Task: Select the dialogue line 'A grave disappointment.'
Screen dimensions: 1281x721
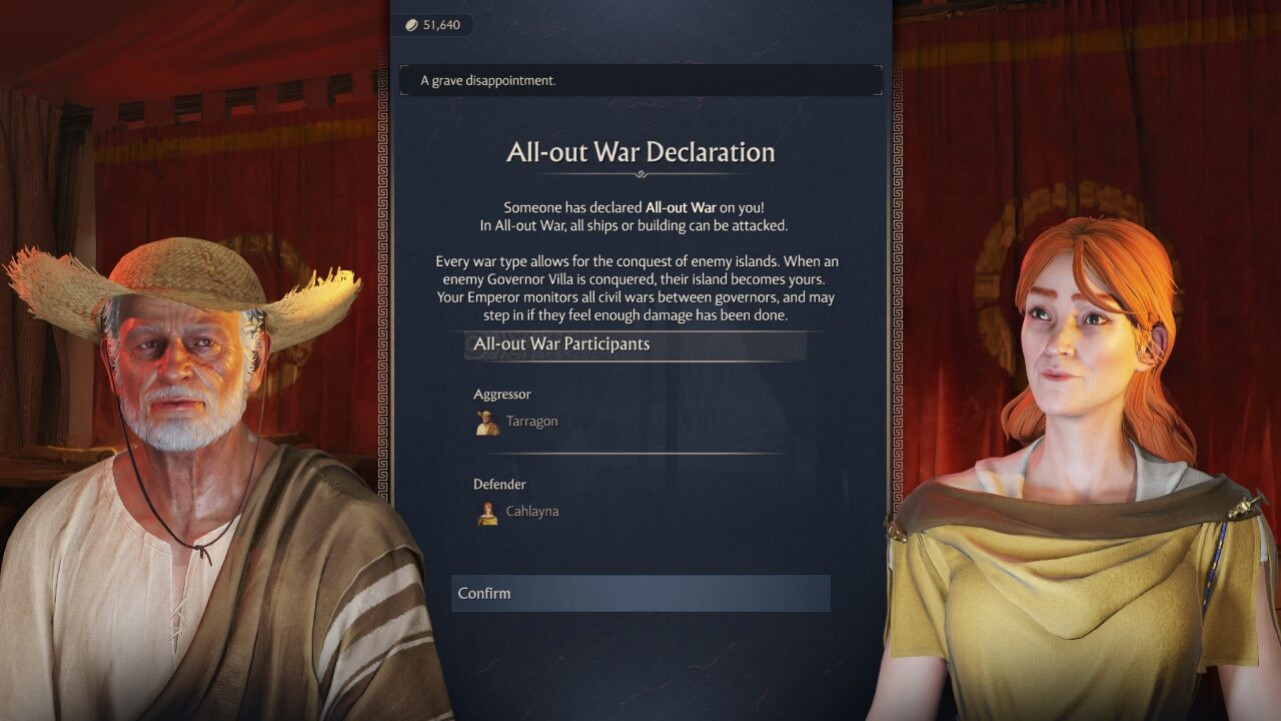Action: (640, 80)
